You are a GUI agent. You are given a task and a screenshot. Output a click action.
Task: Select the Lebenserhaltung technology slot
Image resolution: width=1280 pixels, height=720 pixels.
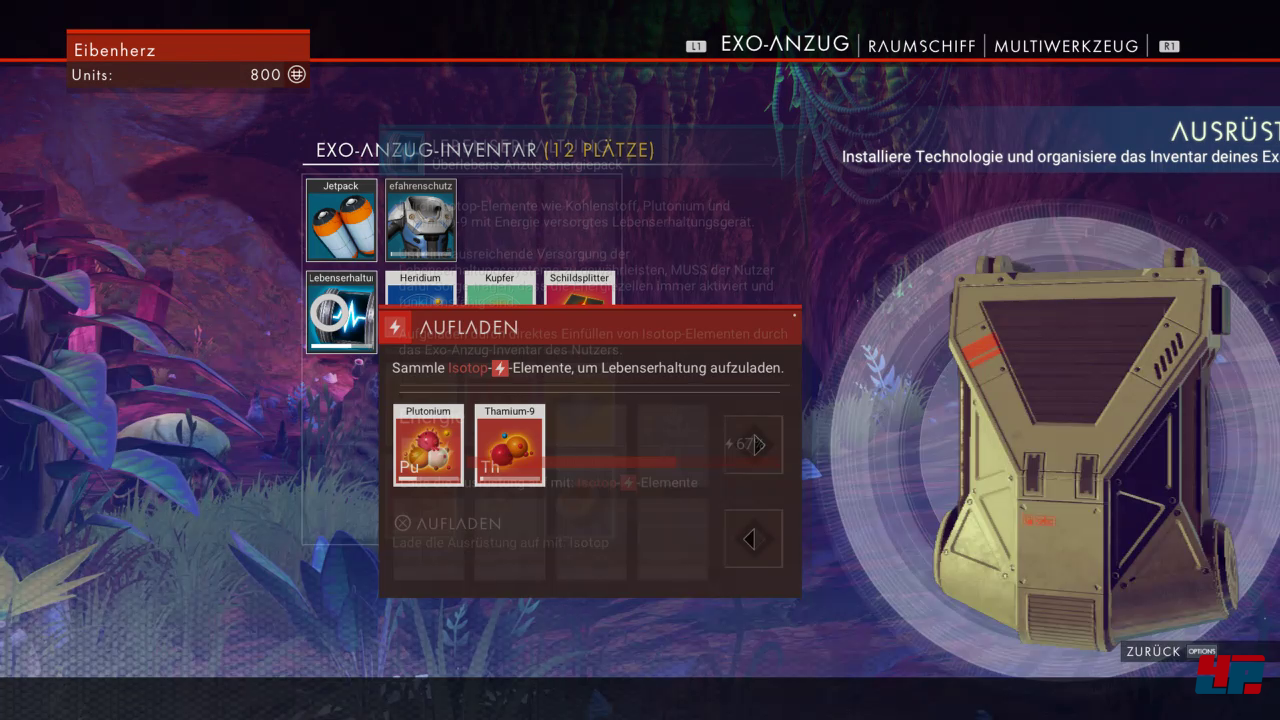click(341, 311)
